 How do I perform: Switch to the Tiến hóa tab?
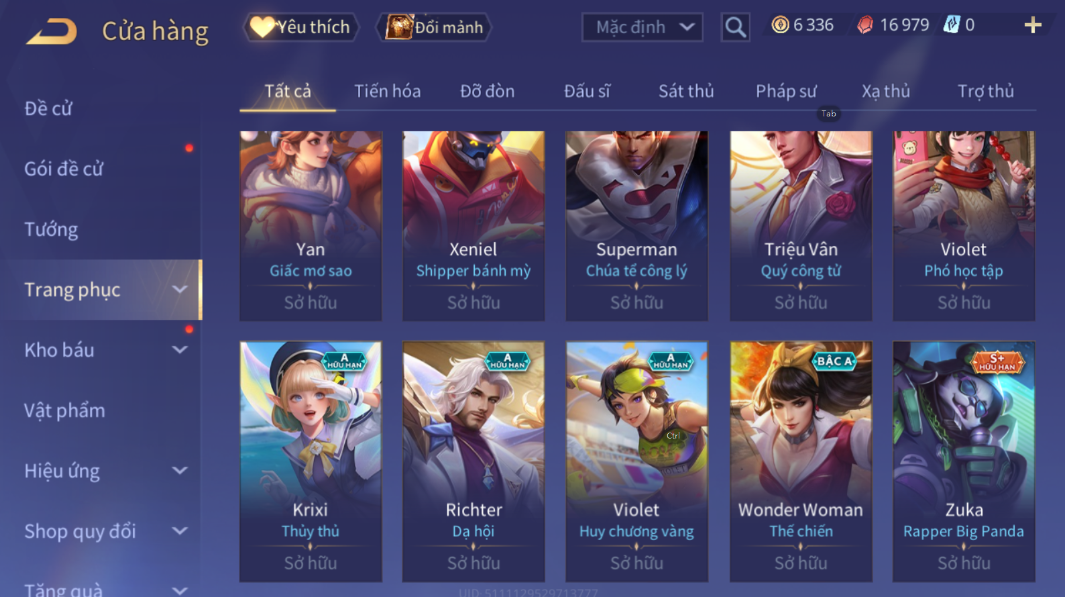coord(387,91)
